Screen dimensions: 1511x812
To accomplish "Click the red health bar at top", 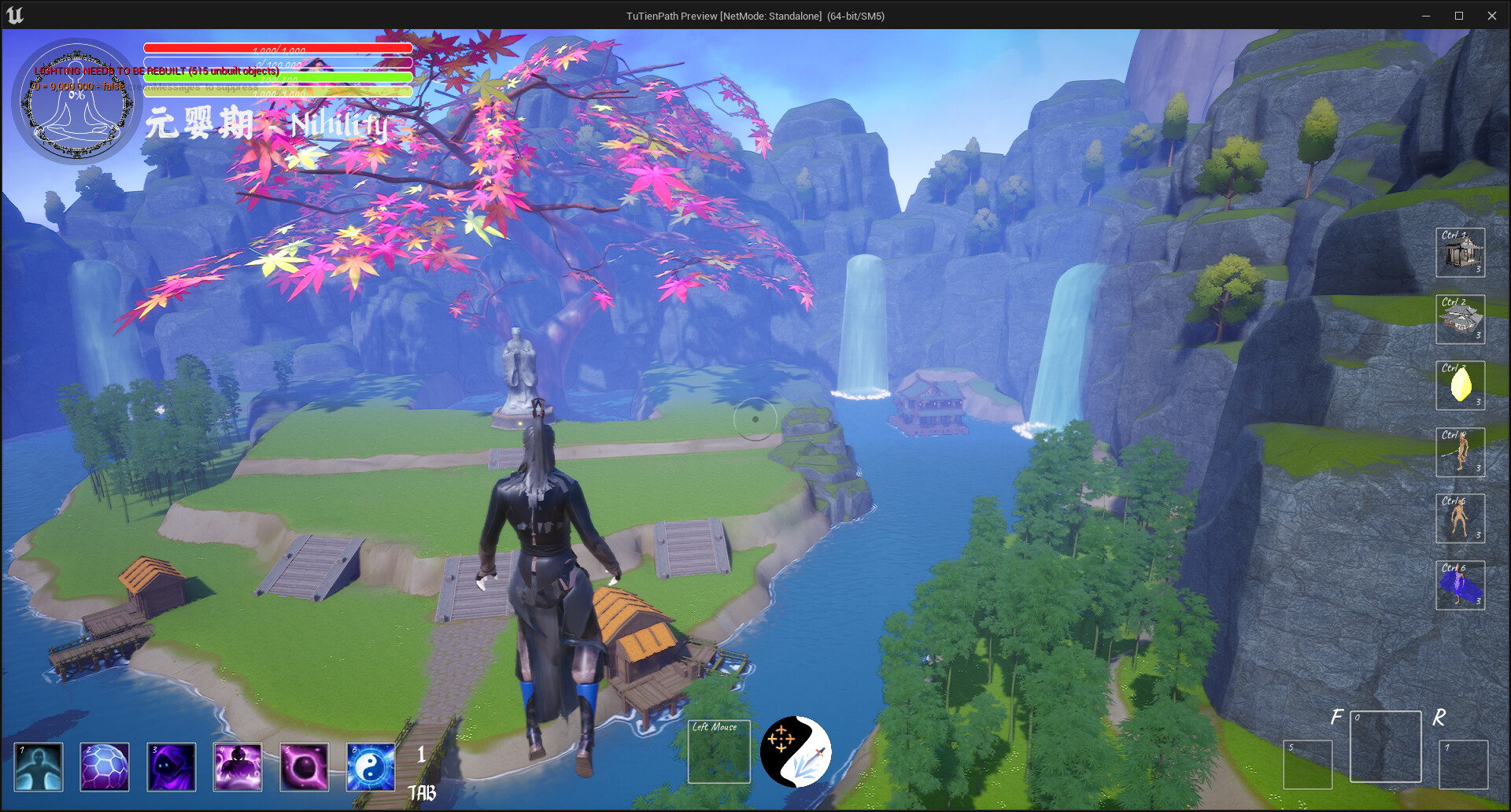I will (x=277, y=48).
